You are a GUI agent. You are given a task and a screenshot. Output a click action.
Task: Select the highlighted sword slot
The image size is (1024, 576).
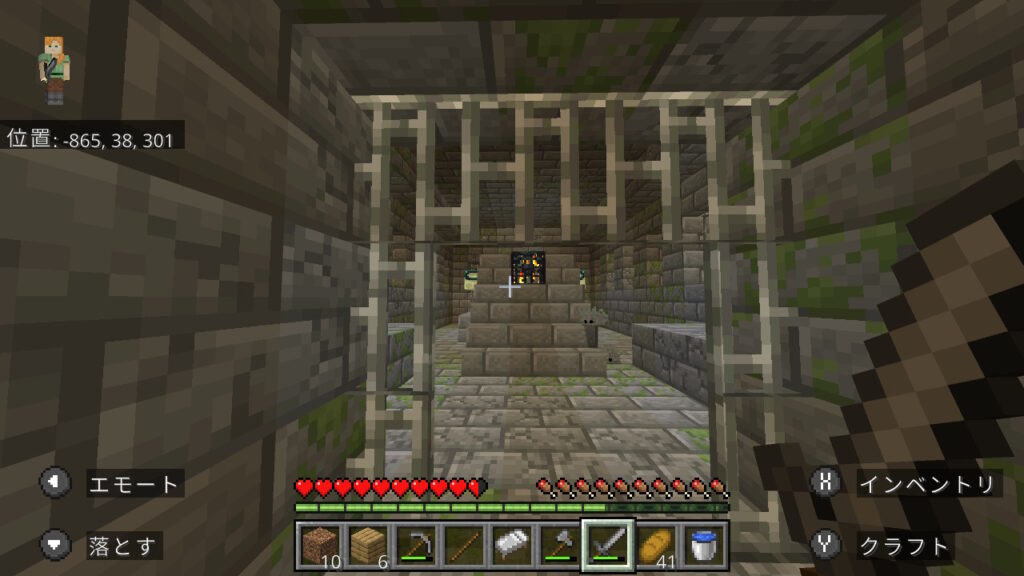click(x=607, y=545)
